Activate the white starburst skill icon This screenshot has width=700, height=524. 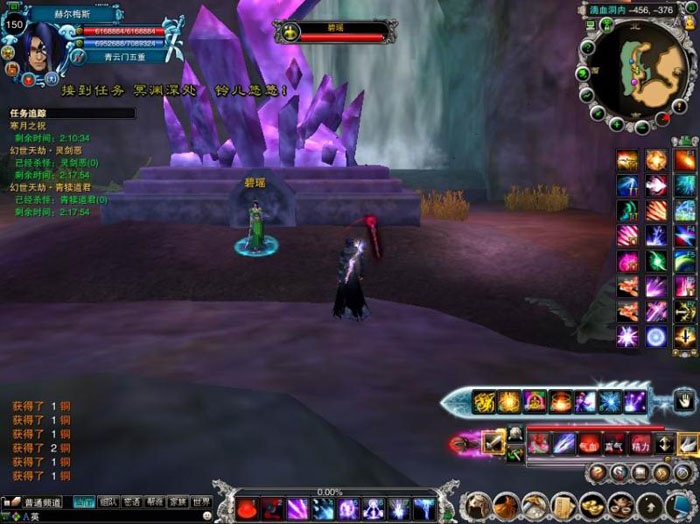[x=628, y=337]
